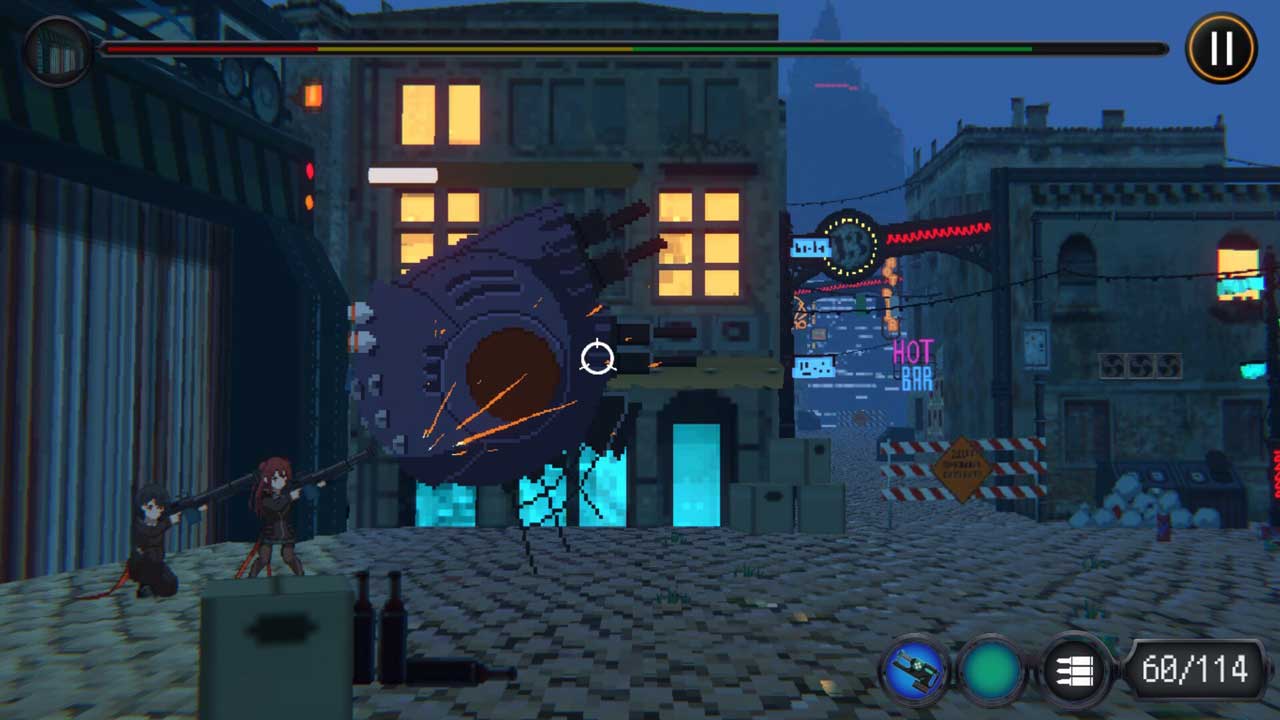This screenshot has width=1280, height=720.
Task: Reload using the three-bullets icon
Action: (1075, 669)
